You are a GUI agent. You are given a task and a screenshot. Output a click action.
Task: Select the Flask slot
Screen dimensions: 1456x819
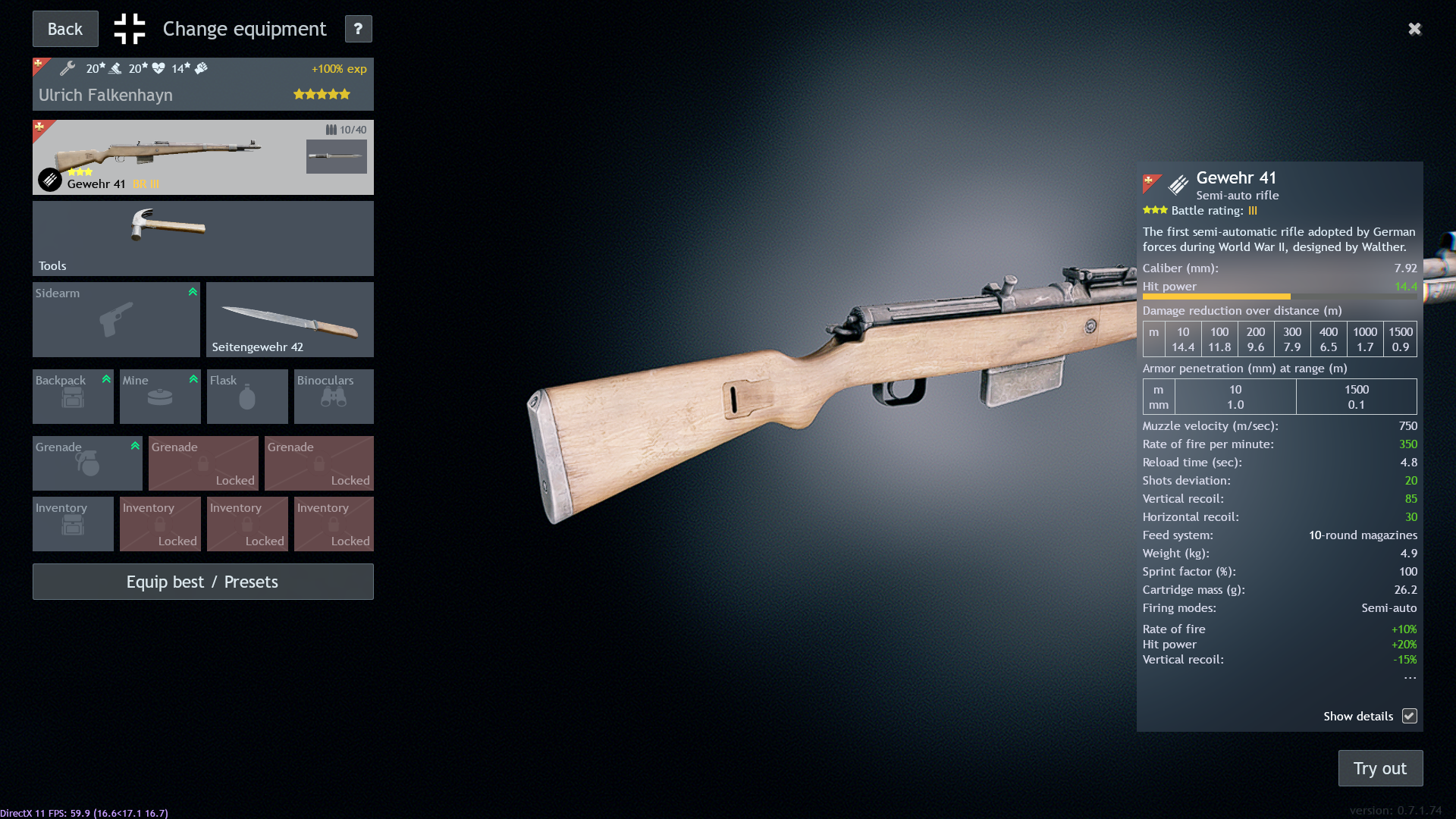point(247,396)
